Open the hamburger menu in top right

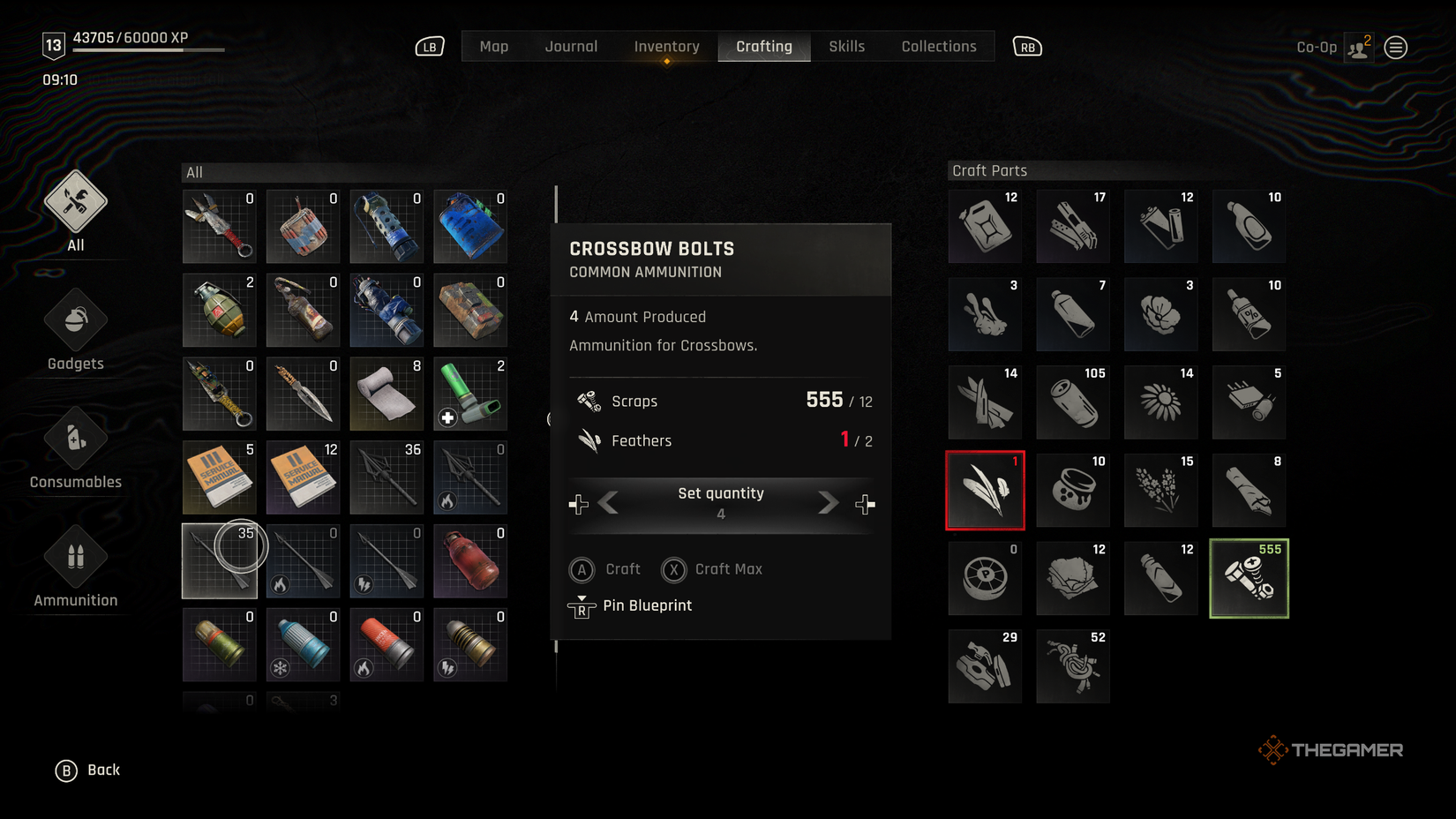click(1395, 47)
